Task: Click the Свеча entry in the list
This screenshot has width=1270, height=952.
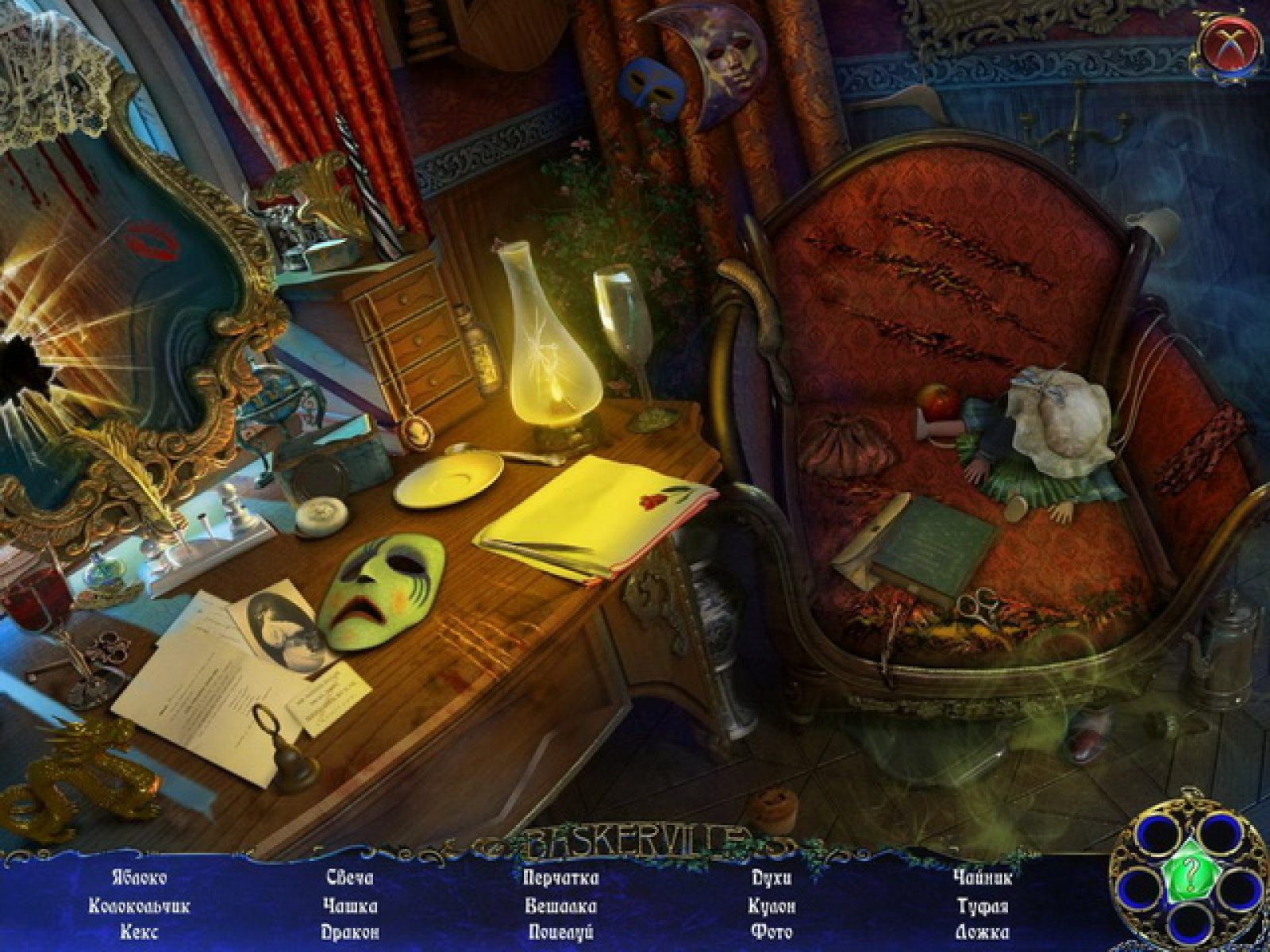Action: 350,877
